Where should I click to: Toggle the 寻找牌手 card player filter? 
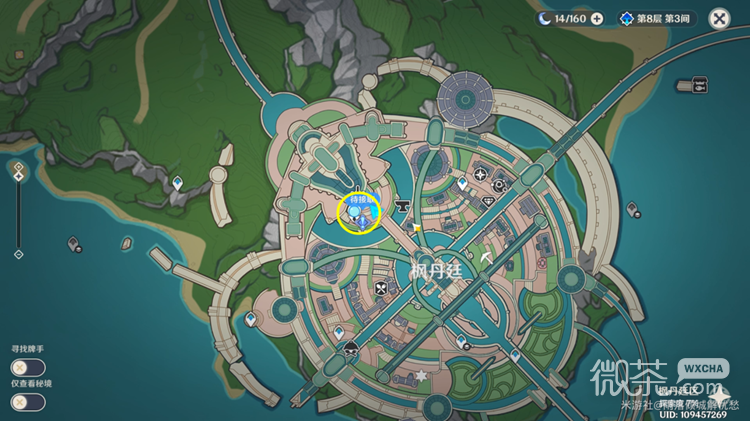pos(28,367)
